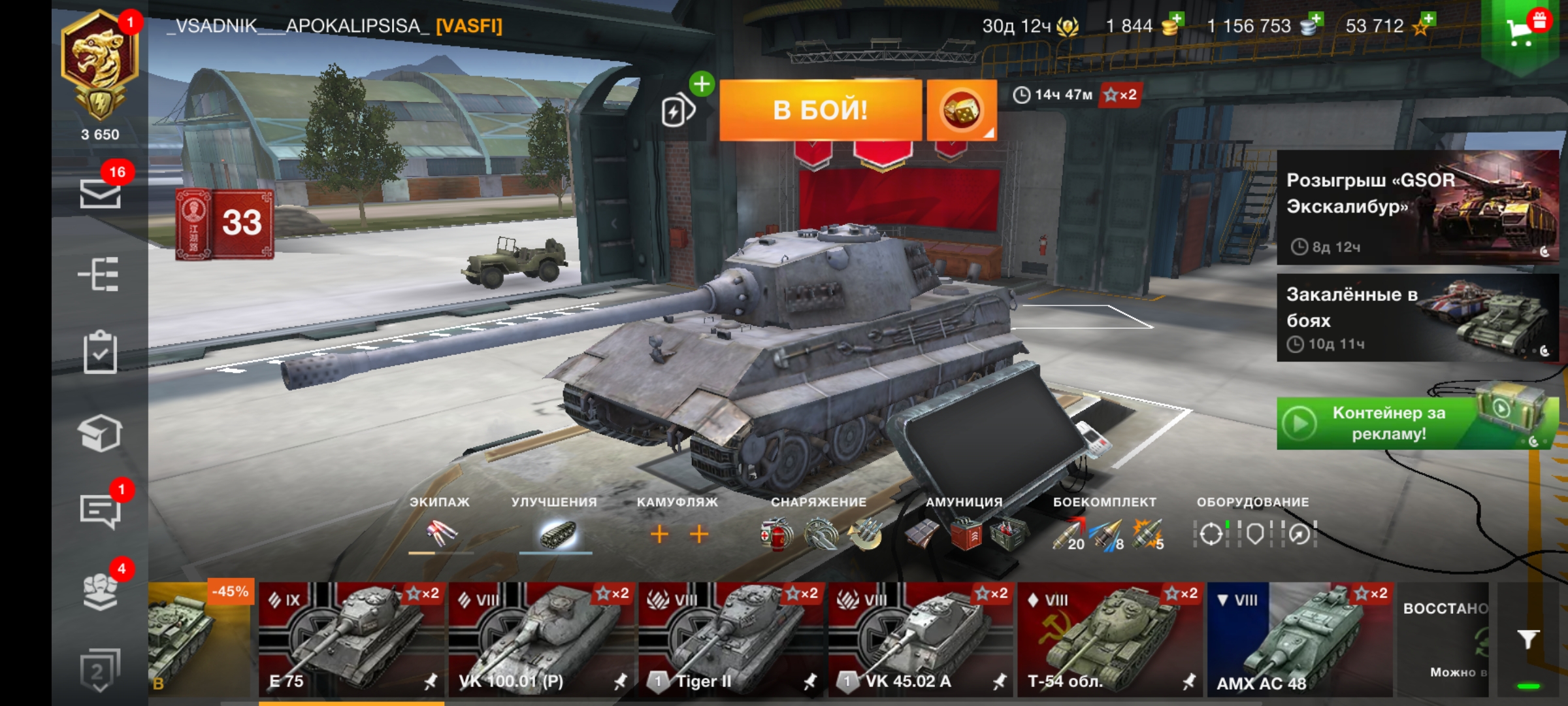Open the red event pass showing 33
Viewport: 1568px width, 706px height.
[x=225, y=224]
